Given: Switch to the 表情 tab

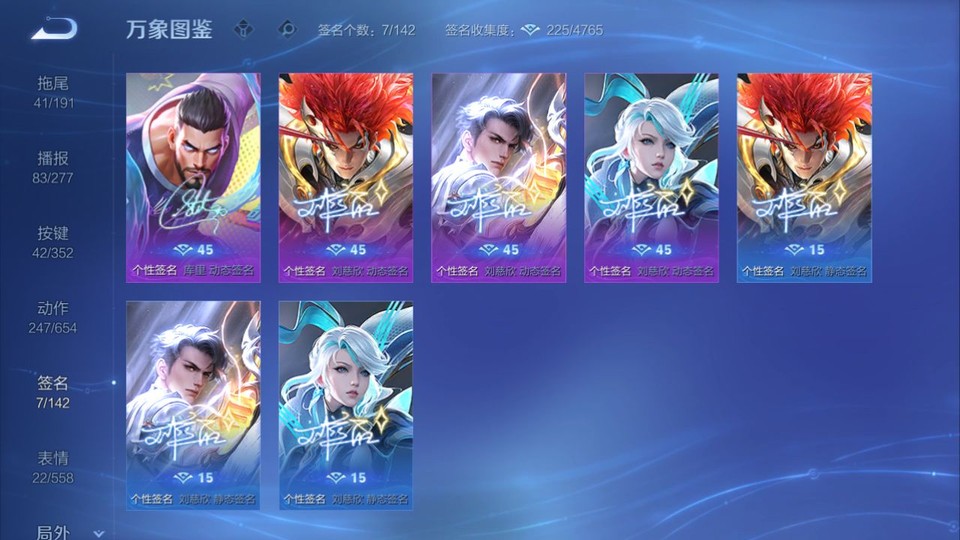Looking at the screenshot, I should (x=55, y=466).
